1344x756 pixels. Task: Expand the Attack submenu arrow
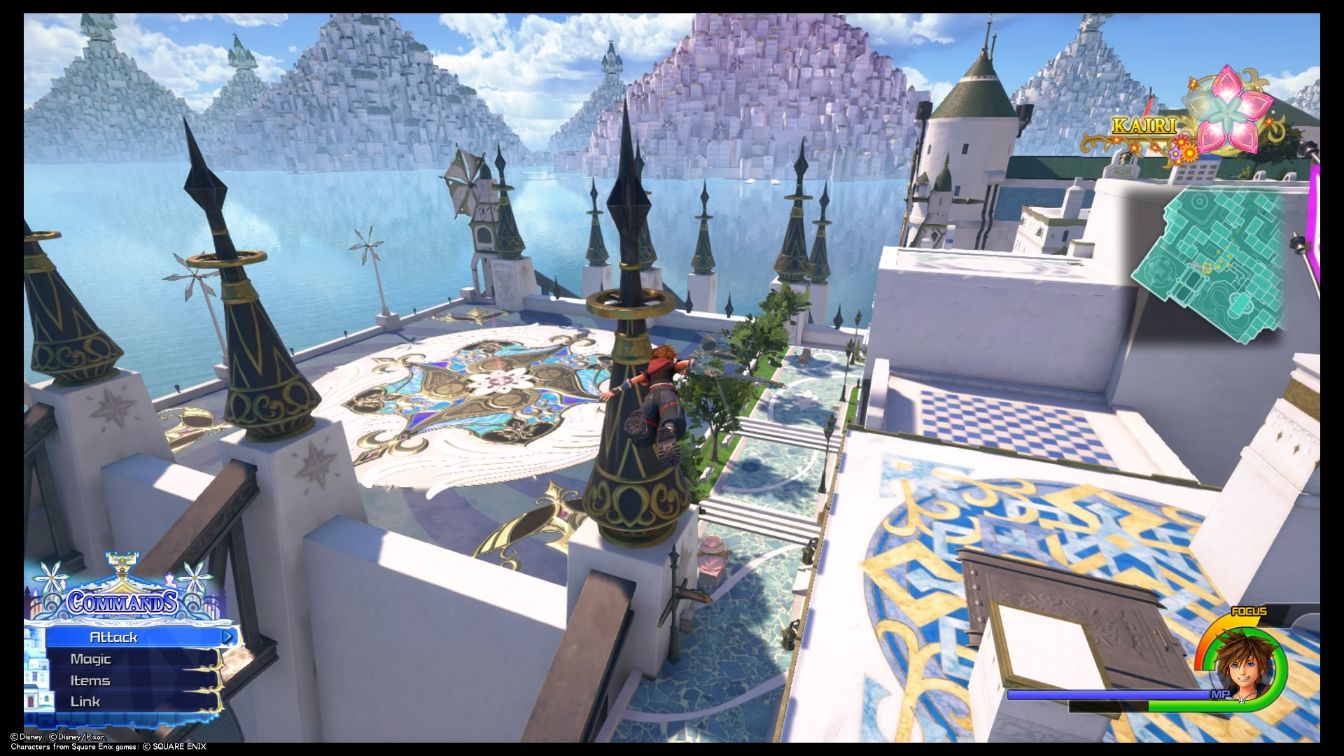coord(229,637)
